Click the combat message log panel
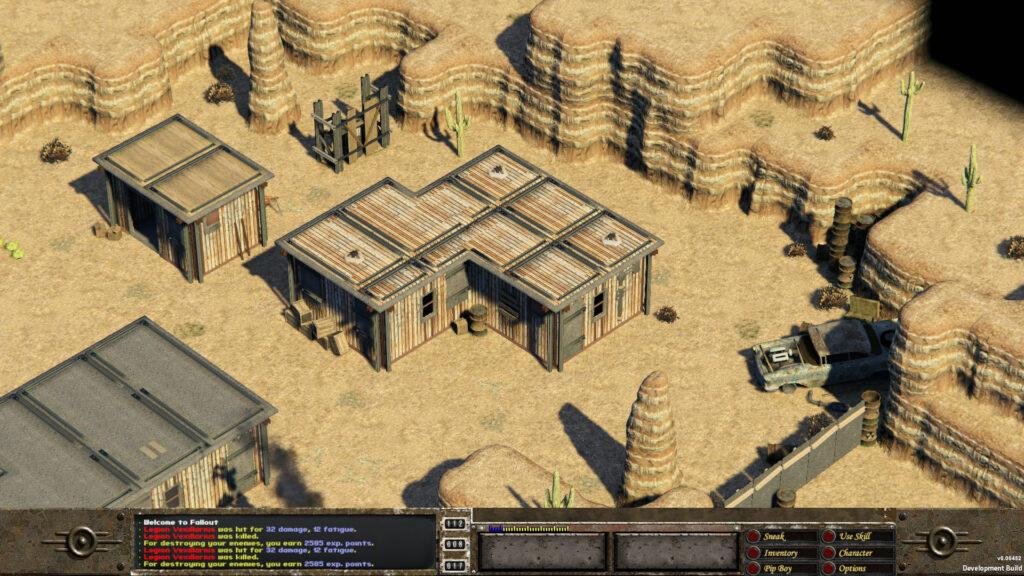Viewport: 1024px width, 576px height. 286,542
